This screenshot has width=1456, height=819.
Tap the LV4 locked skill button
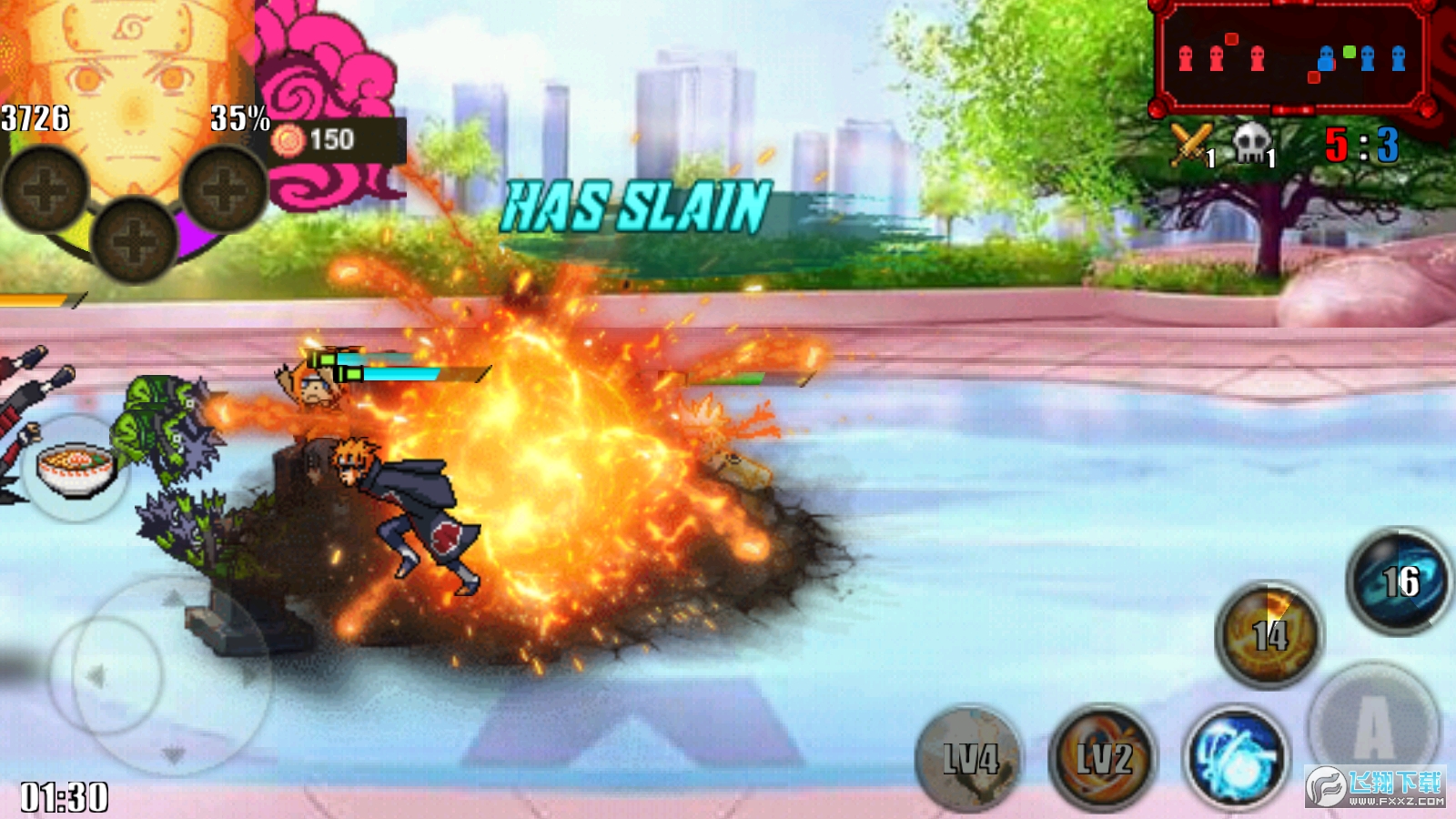click(970, 757)
